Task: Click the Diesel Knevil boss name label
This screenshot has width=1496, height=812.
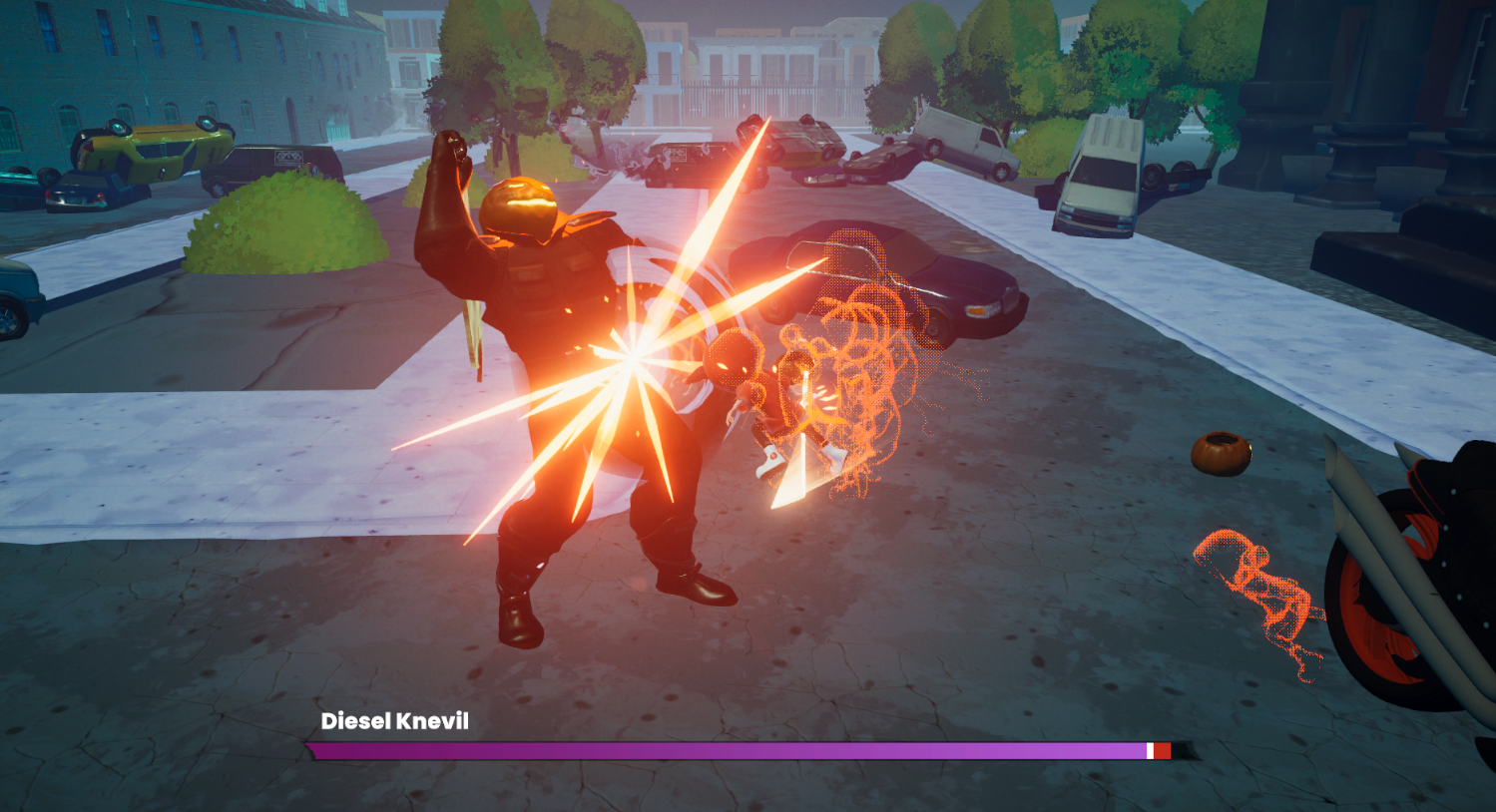Action: (395, 721)
